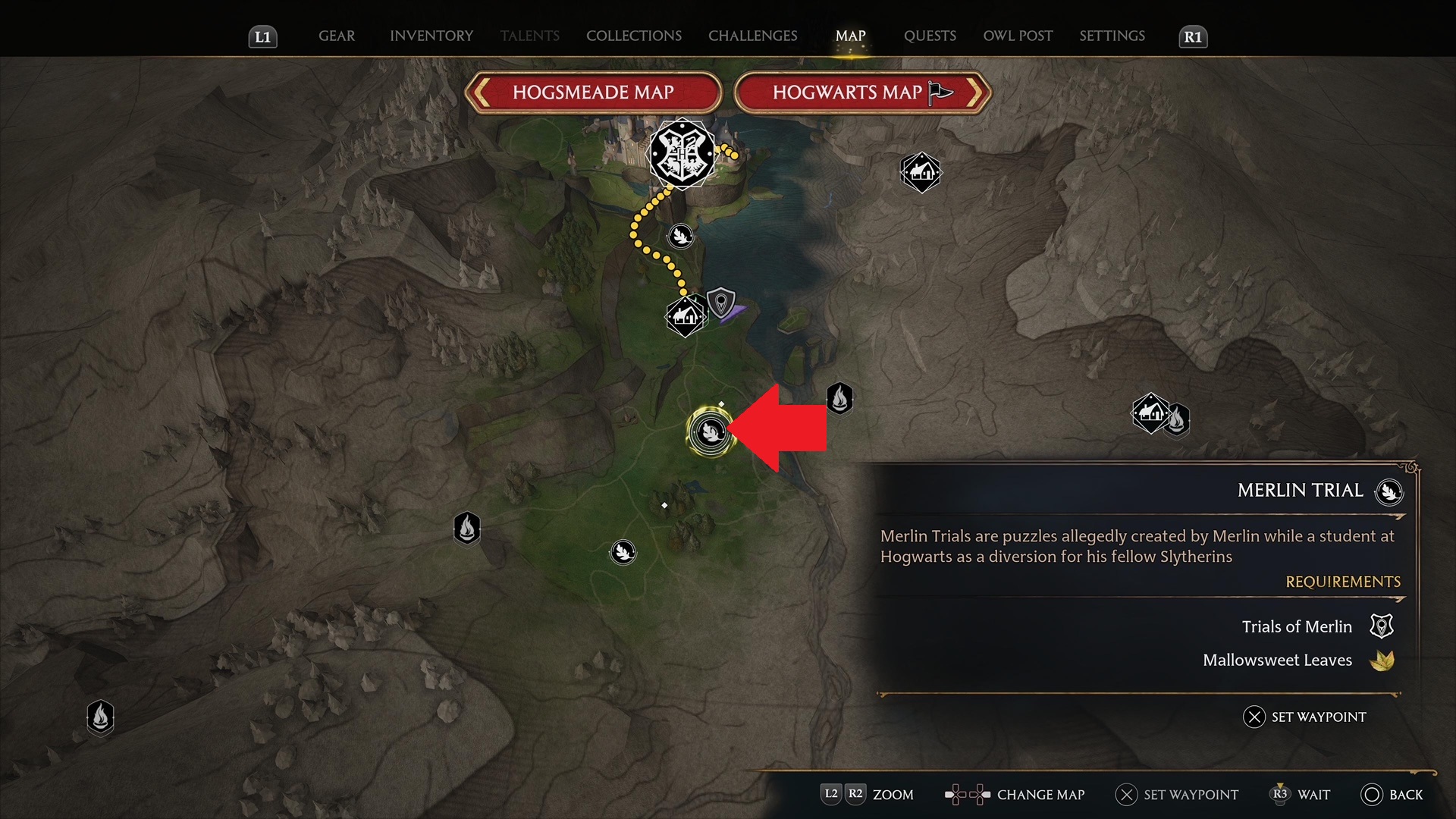Switch to the Hogsmeade Map
Image resolution: width=1456 pixels, height=819 pixels.
pos(593,93)
